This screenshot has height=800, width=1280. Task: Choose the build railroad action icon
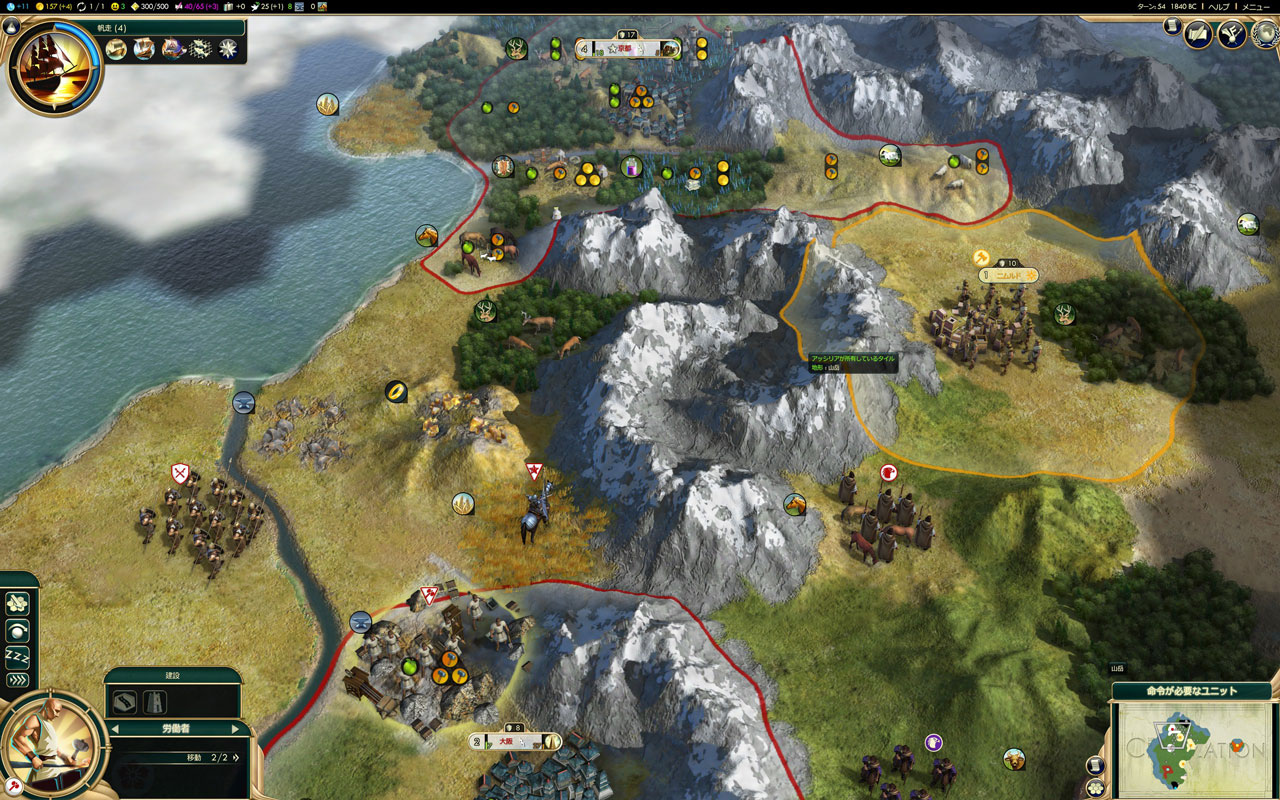pyautogui.click(x=155, y=702)
